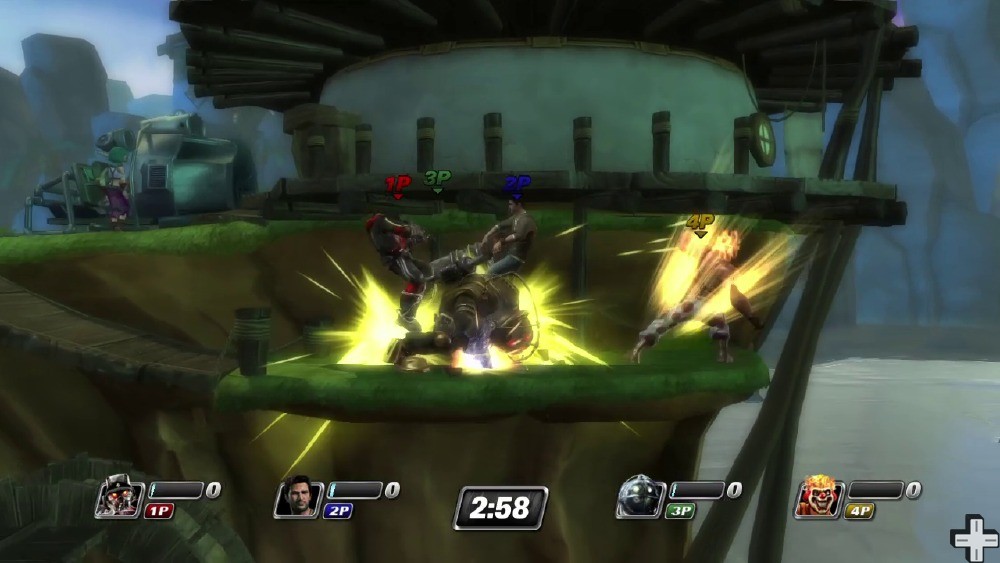1000x563 pixels.
Task: Select Colonel Radec's 1P portrait
Action: click(119, 498)
